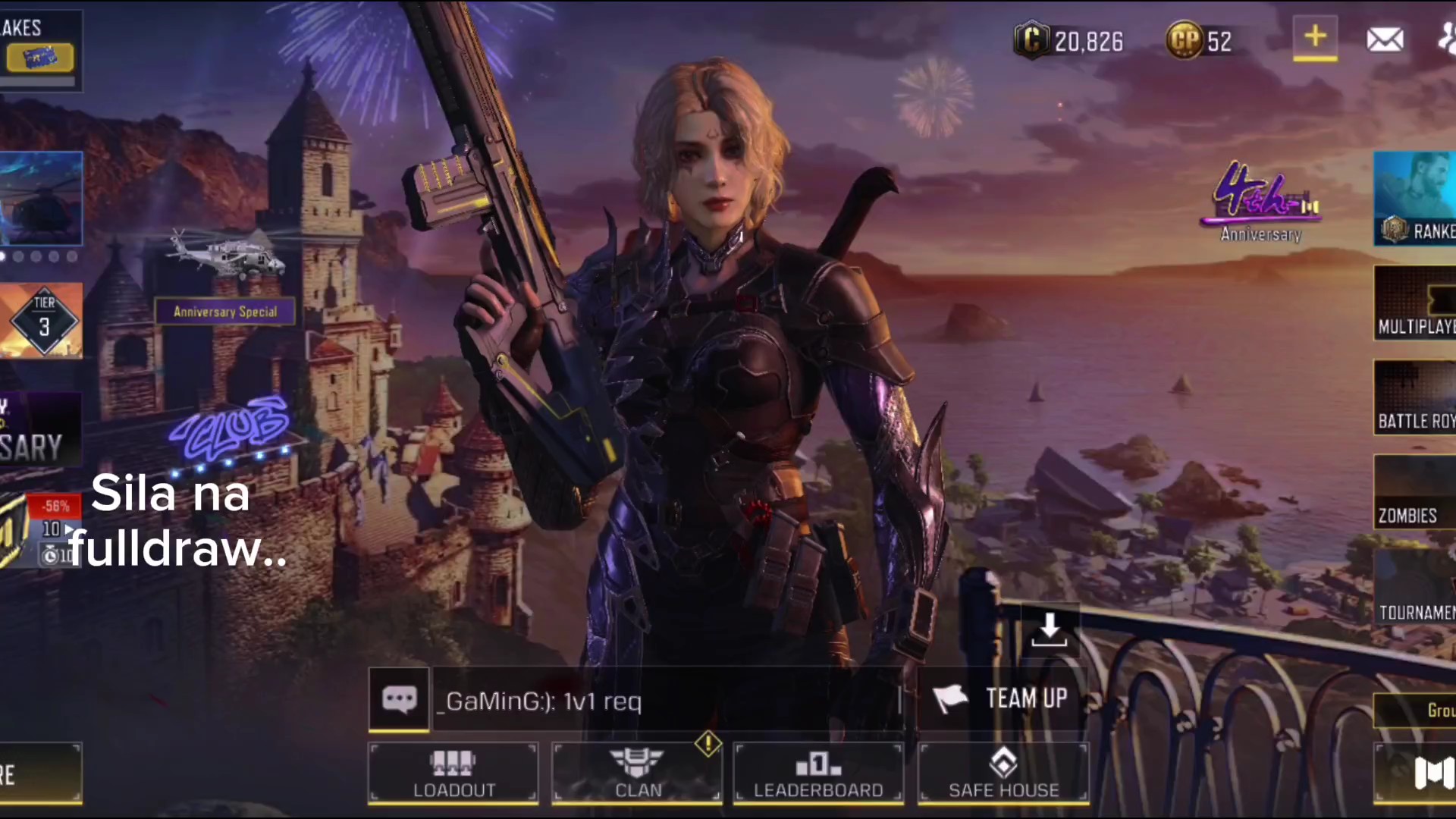Open the 4th Anniversary event
This screenshot has height=819, width=1456.
pyautogui.click(x=1261, y=202)
